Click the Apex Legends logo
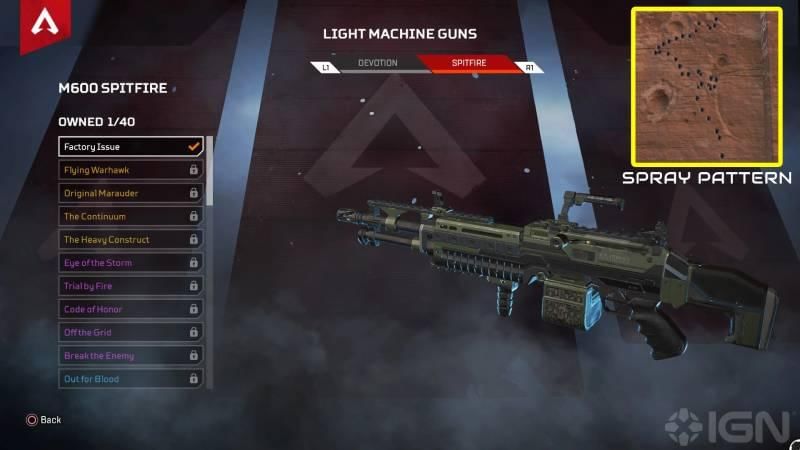Viewport: 800px width, 450px height. coord(43,23)
